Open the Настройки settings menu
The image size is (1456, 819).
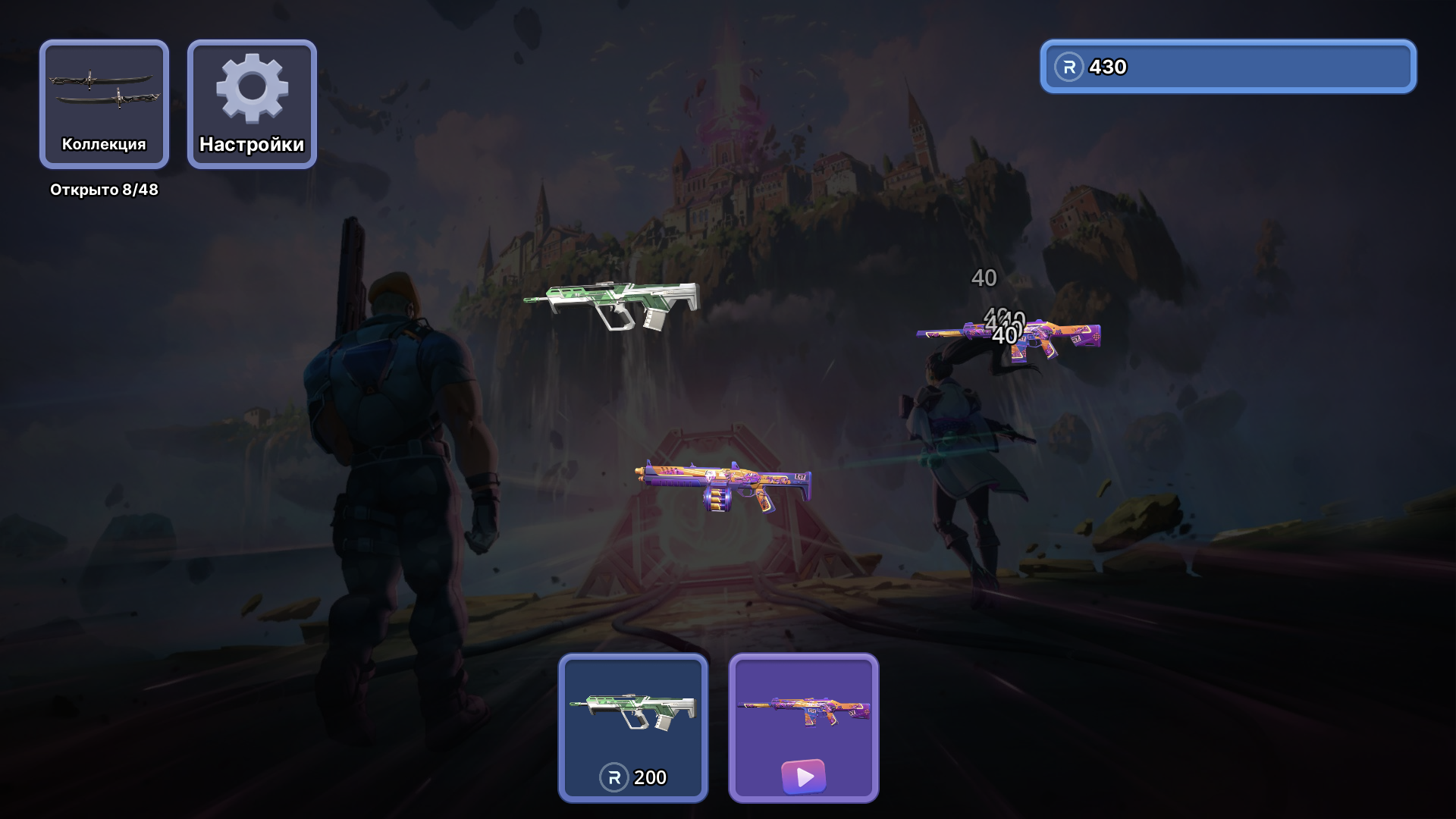pos(252,104)
